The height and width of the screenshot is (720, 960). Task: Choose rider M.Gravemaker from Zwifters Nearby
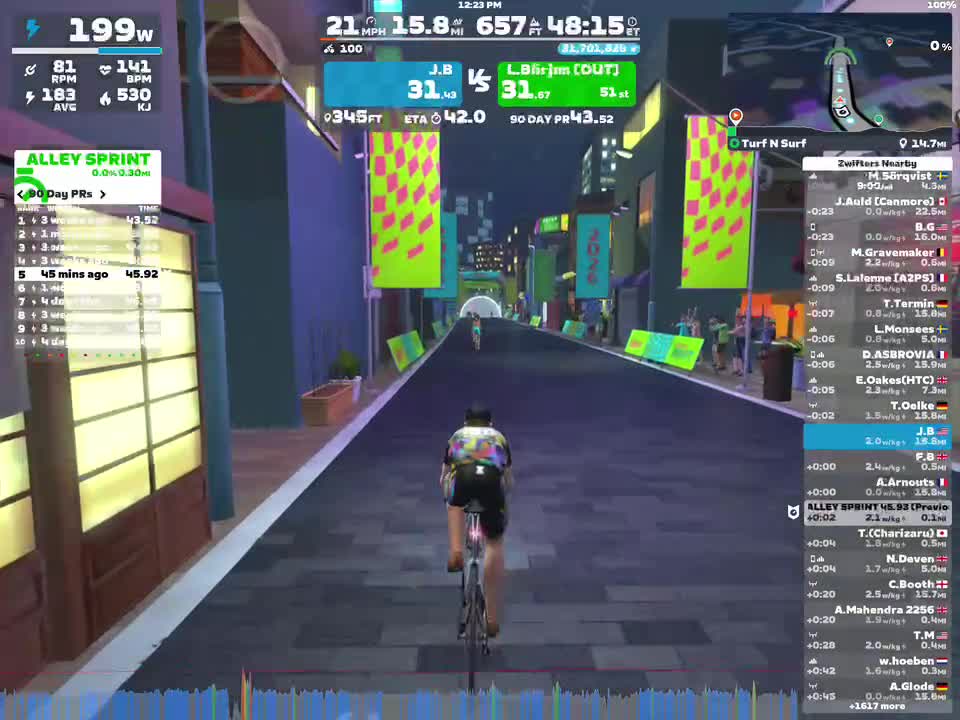coord(877,258)
